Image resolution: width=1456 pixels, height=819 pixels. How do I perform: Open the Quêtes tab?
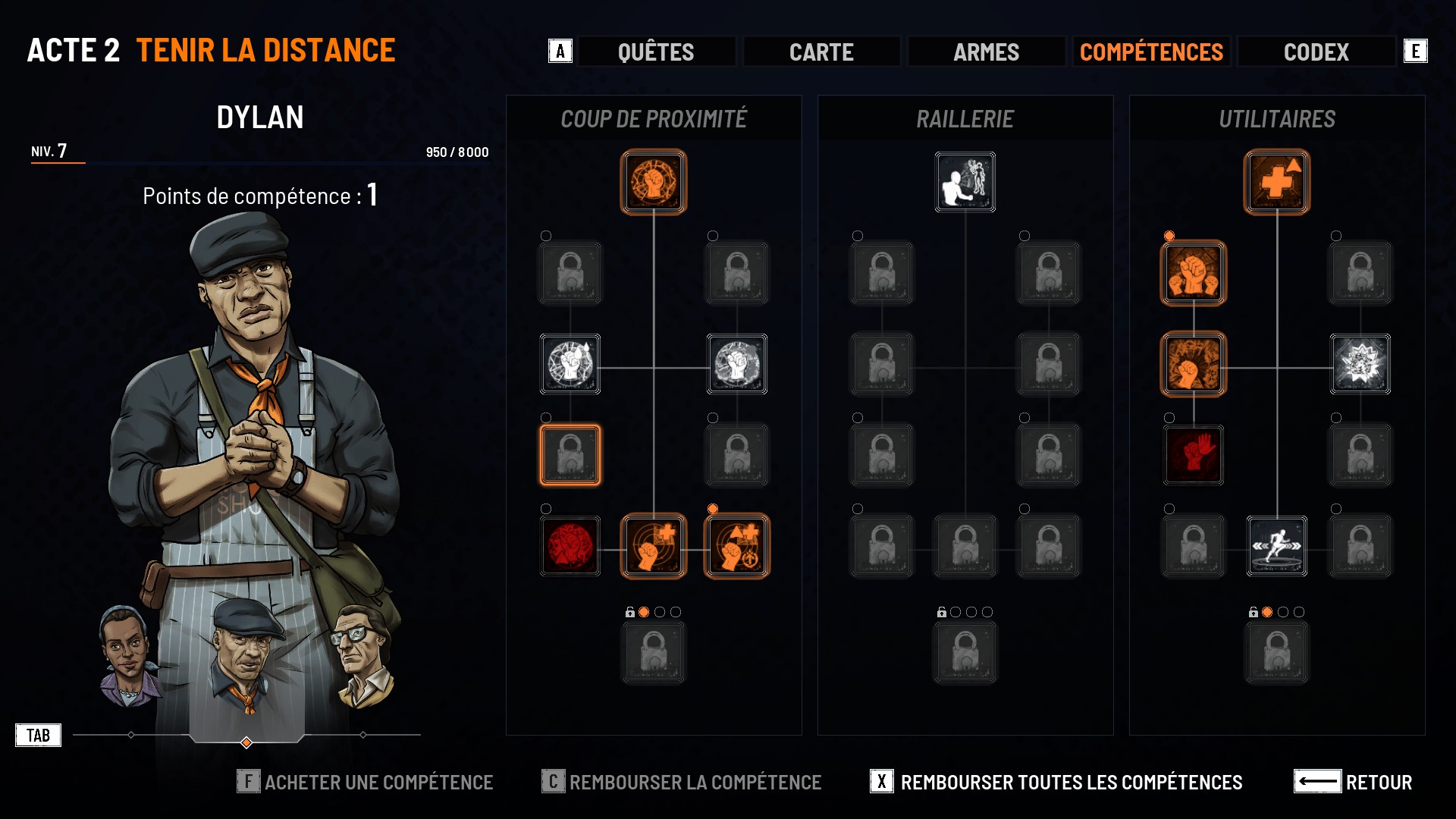(x=656, y=52)
